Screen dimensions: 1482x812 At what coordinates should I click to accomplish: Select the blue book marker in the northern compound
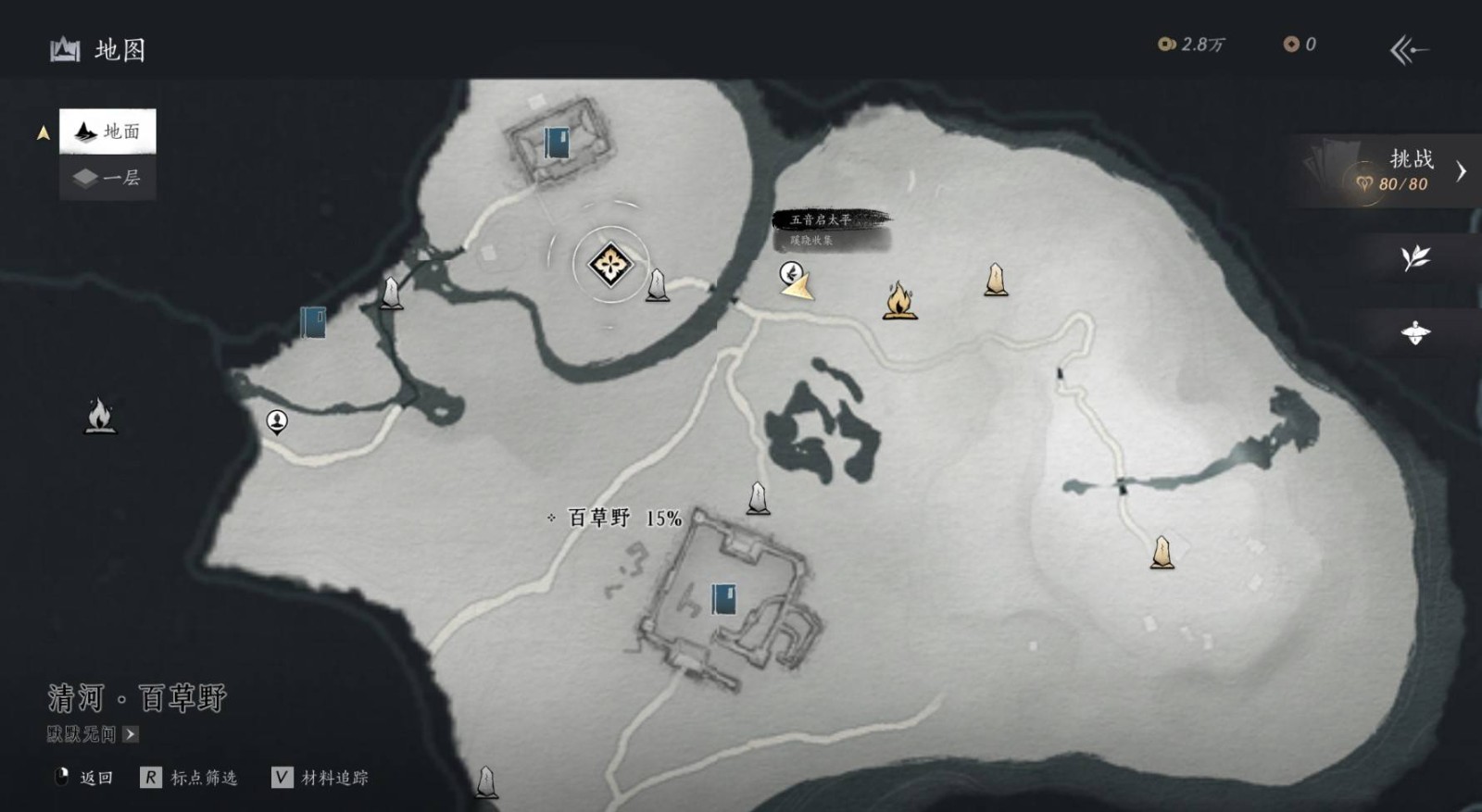(557, 144)
